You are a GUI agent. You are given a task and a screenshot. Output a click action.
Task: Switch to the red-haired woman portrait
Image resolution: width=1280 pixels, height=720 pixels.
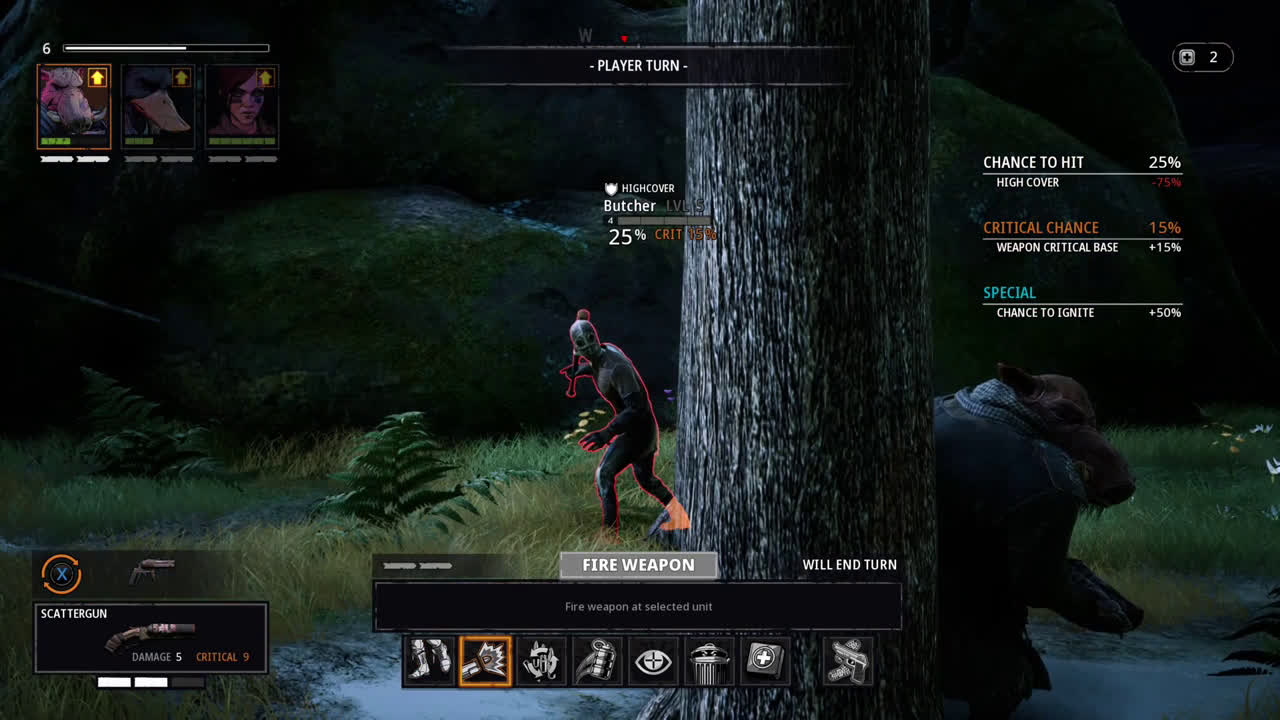point(242,108)
